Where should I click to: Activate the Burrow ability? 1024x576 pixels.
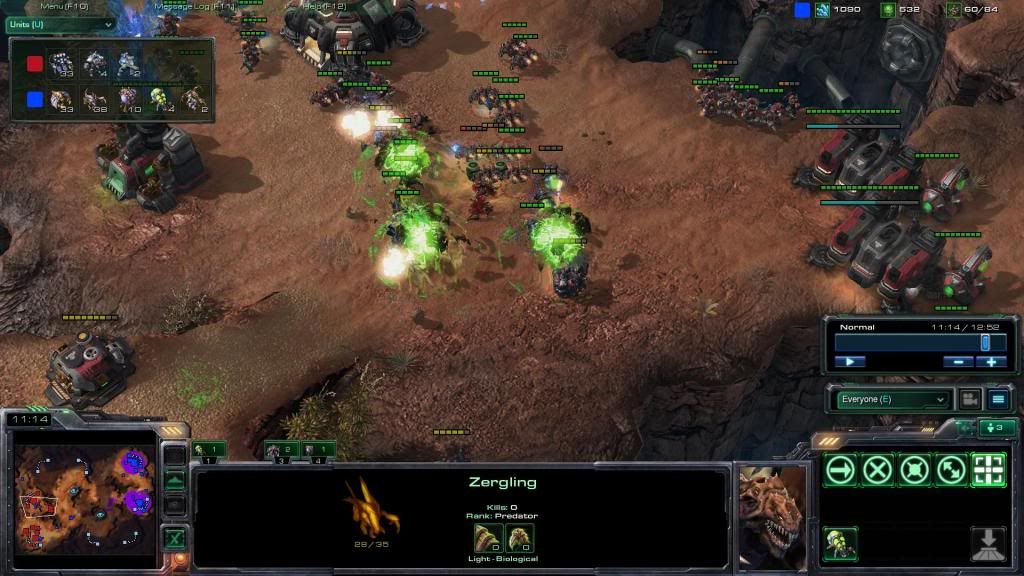tap(988, 543)
